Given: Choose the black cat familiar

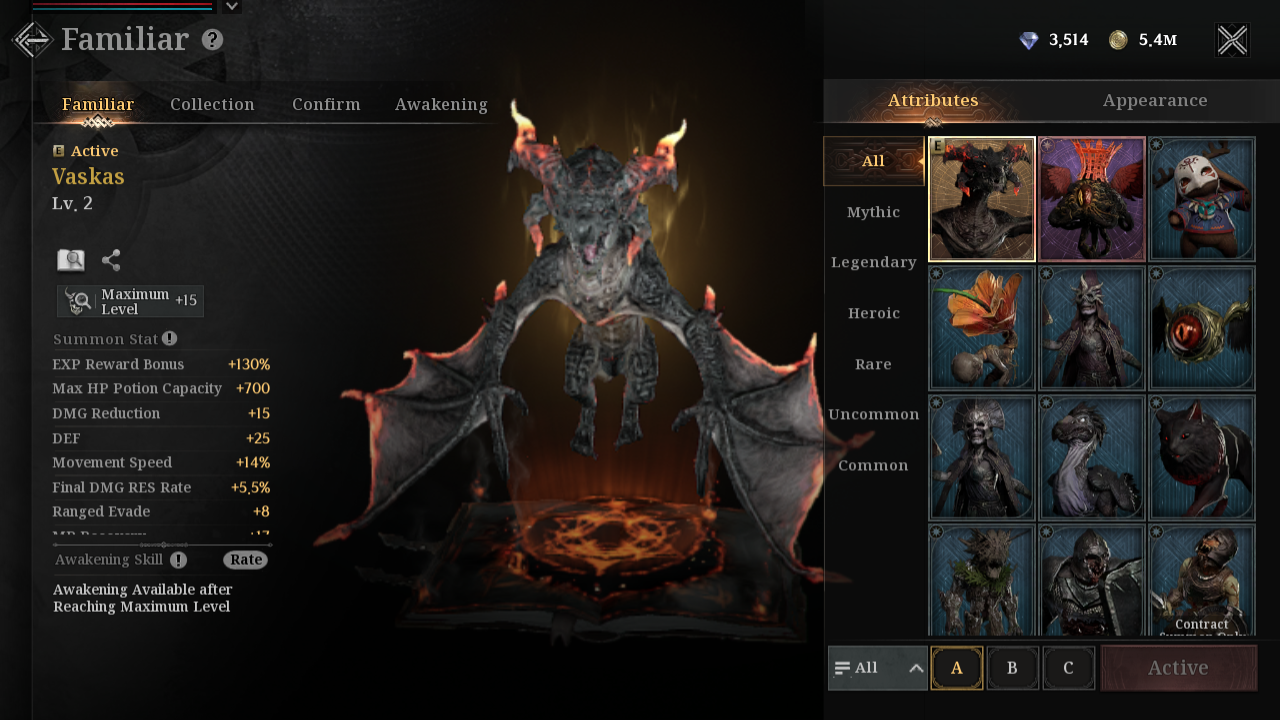Looking at the screenshot, I should 1201,457.
